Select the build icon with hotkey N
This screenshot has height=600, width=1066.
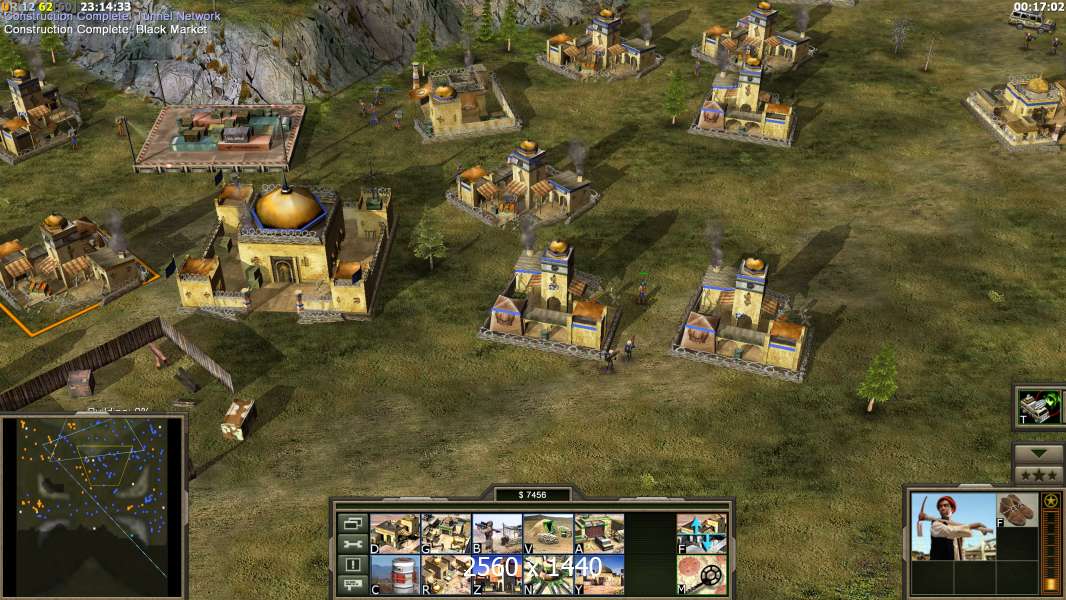548,574
